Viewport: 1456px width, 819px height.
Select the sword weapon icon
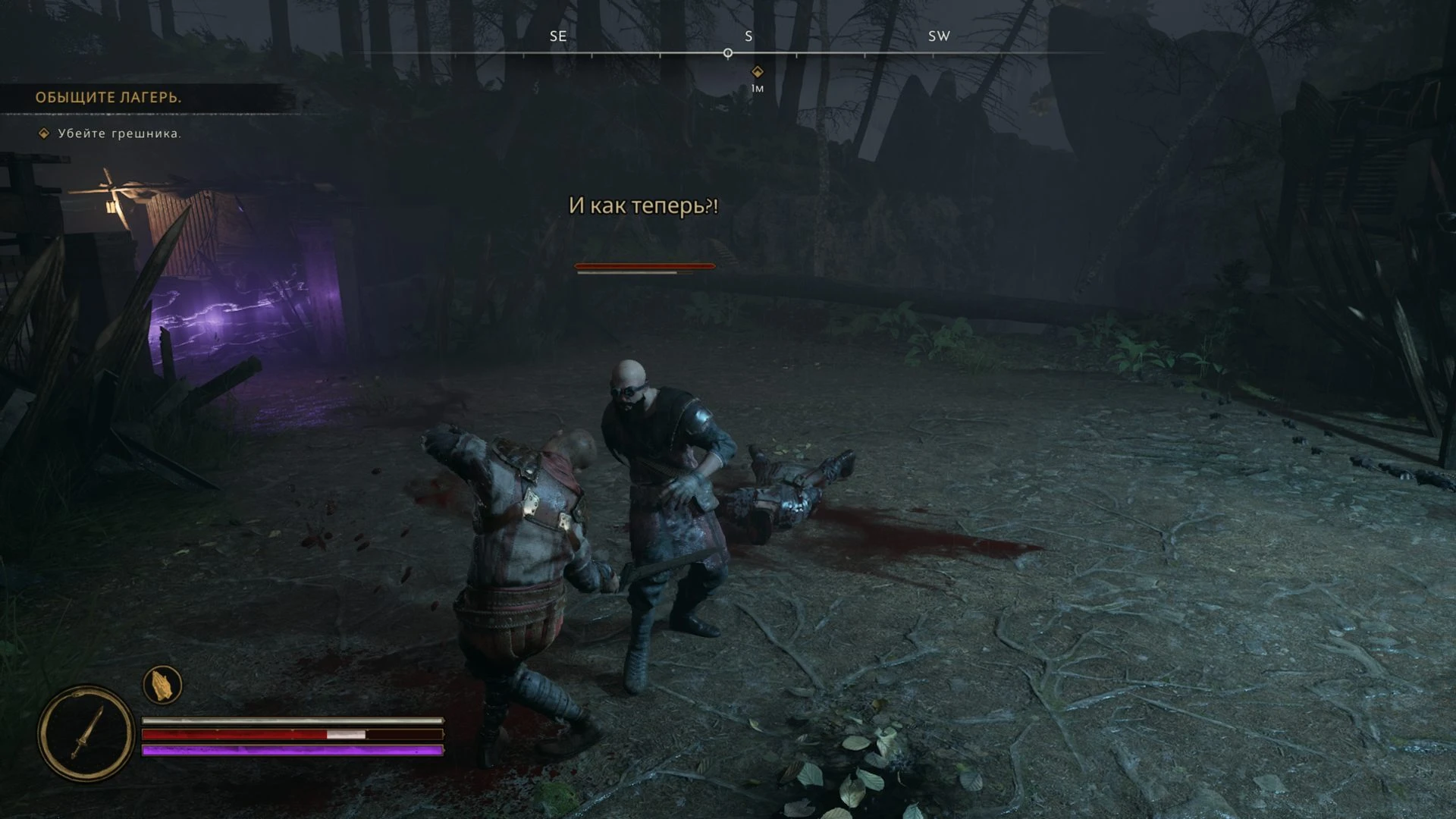click(86, 733)
